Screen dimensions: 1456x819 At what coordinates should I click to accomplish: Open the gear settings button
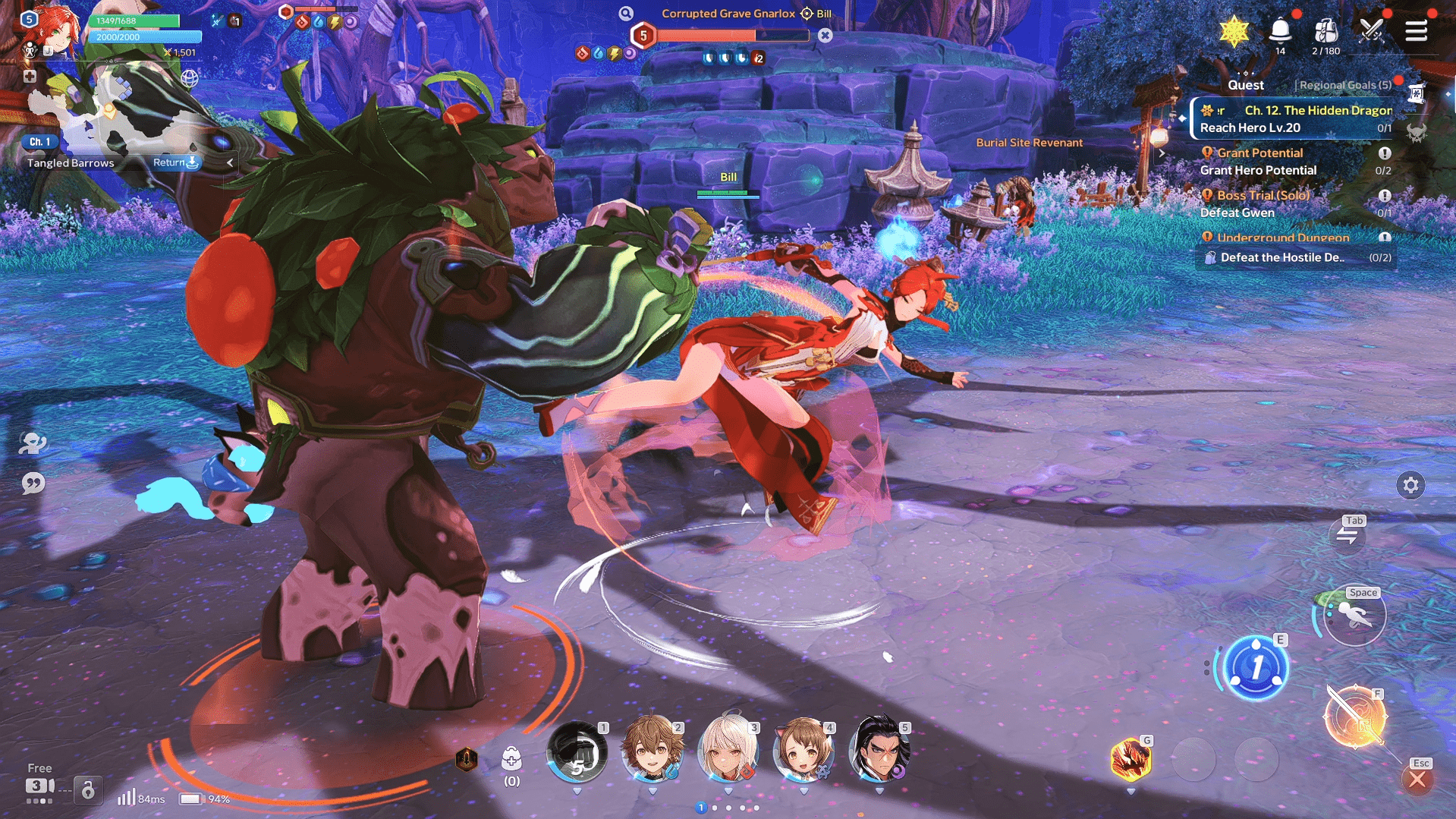coord(1410,485)
